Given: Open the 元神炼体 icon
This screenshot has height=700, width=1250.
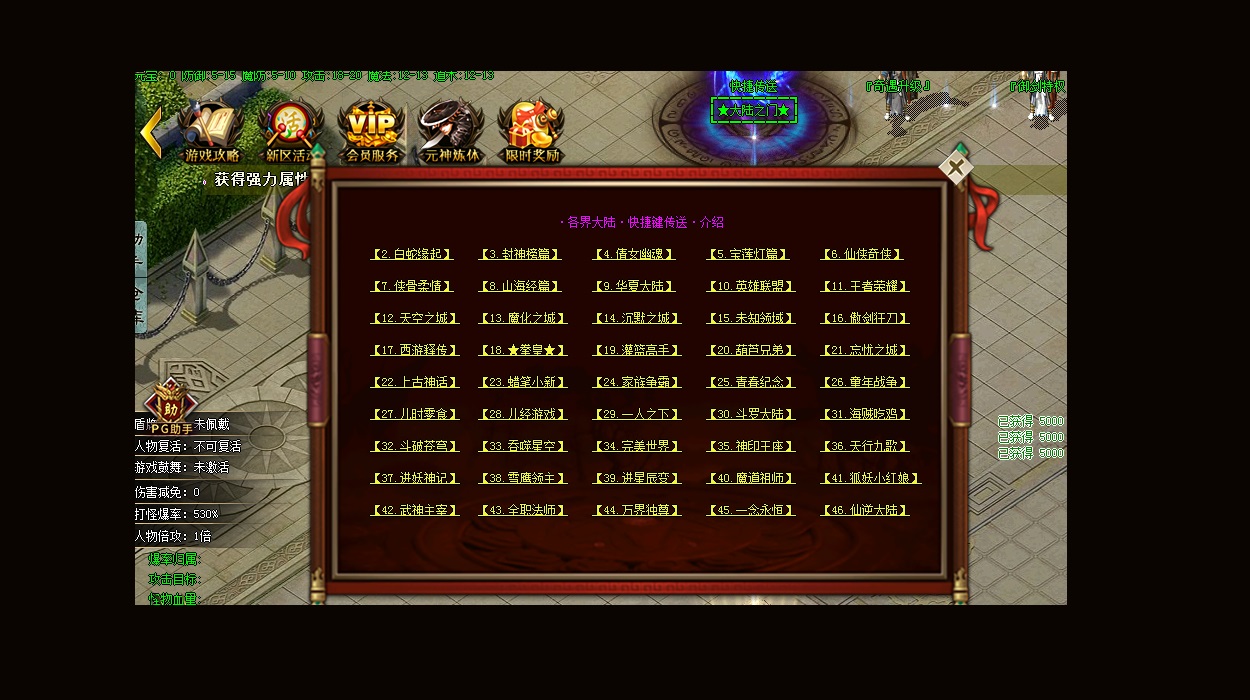Looking at the screenshot, I should pos(450,132).
